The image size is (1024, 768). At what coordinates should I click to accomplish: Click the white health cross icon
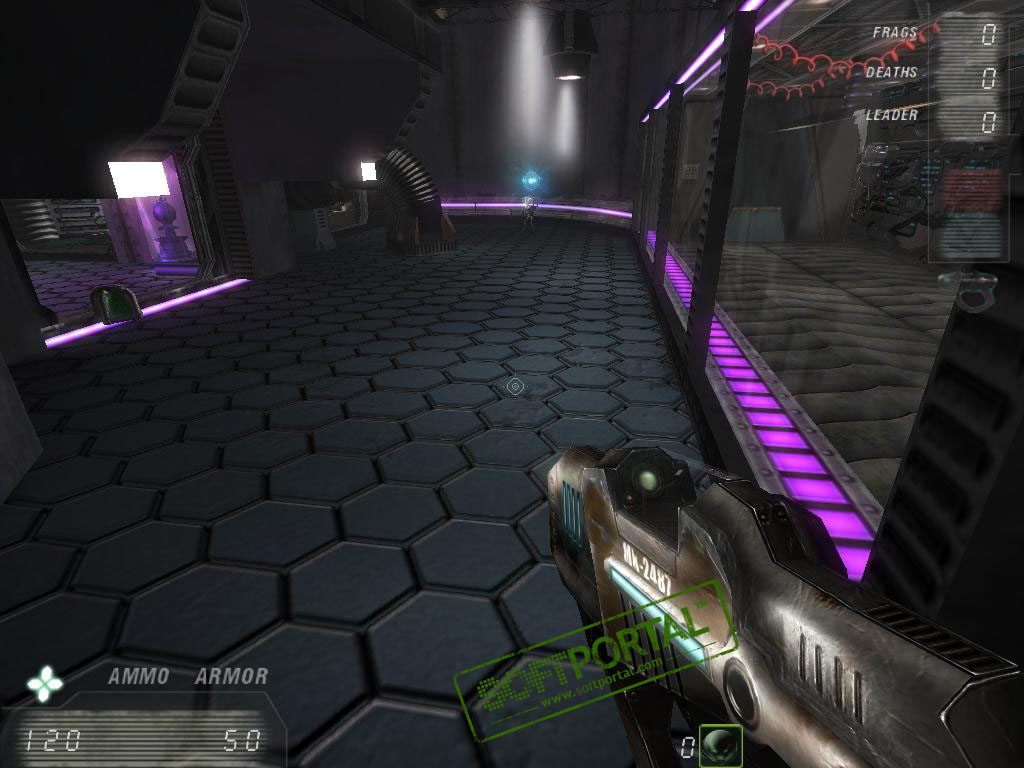(x=45, y=685)
